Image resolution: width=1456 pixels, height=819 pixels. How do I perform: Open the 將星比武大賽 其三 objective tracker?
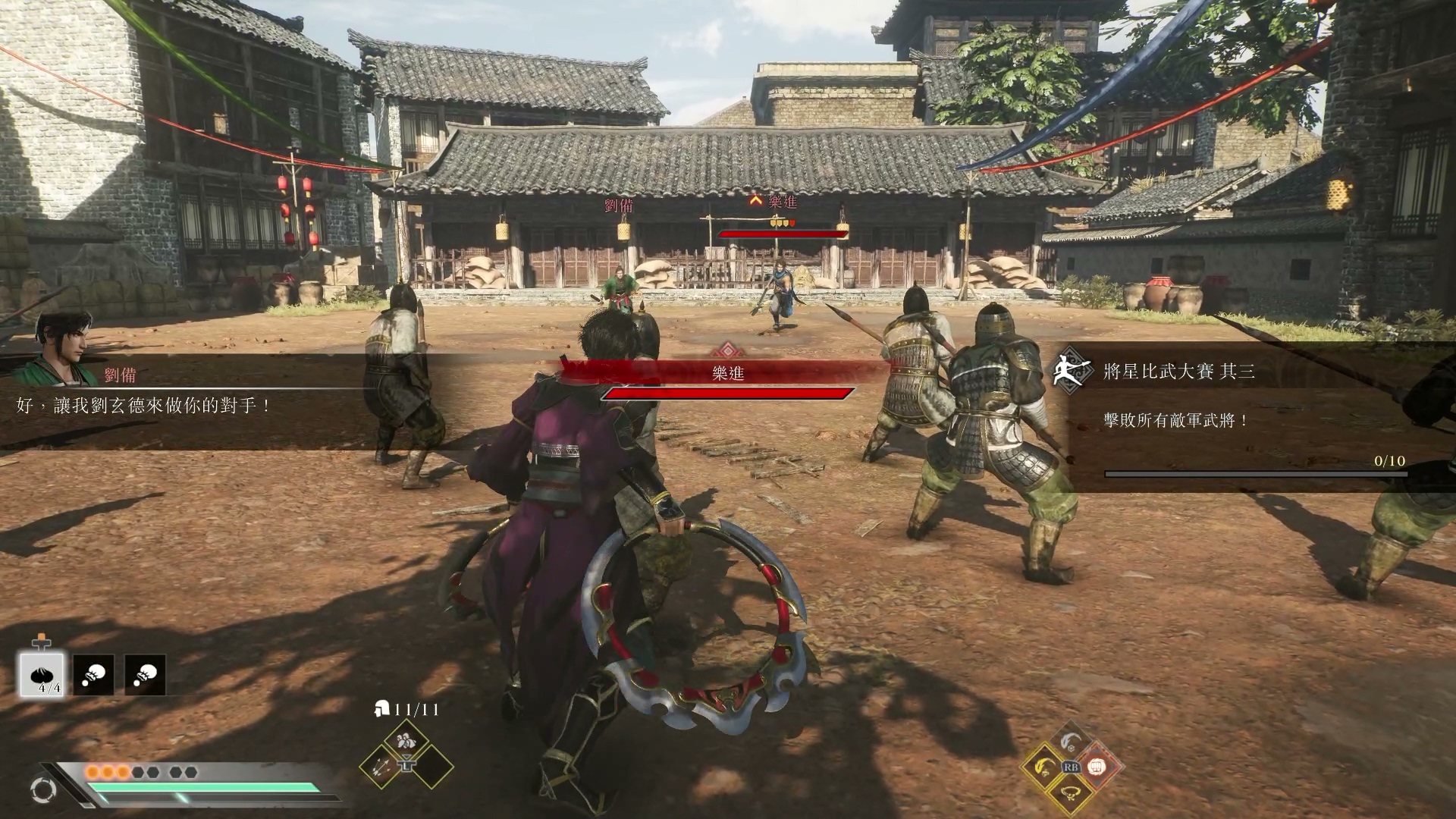coord(1178,371)
